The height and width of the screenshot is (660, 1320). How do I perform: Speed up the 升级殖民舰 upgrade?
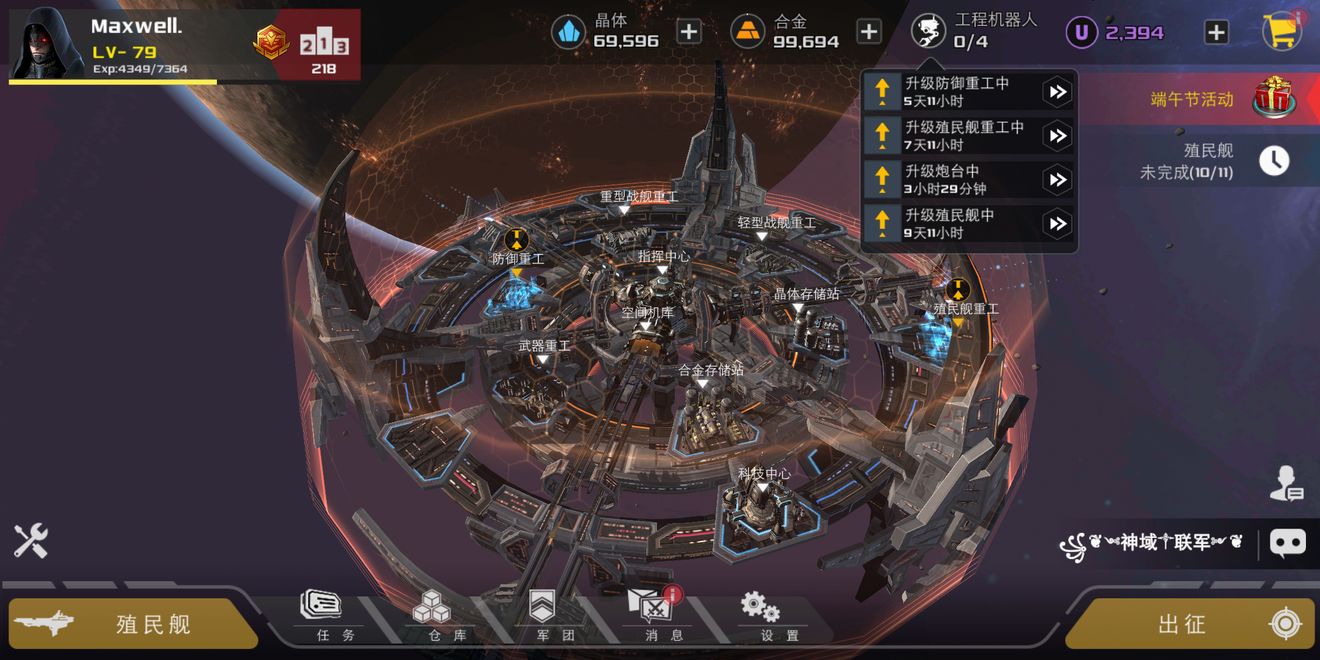1057,224
